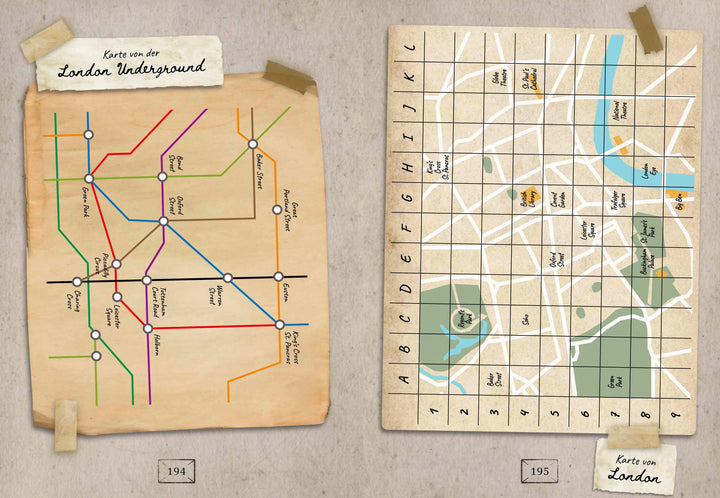Screen dimensions: 720x498
Task: Select the Piccadilly Circus station marker
Action: (x=117, y=264)
